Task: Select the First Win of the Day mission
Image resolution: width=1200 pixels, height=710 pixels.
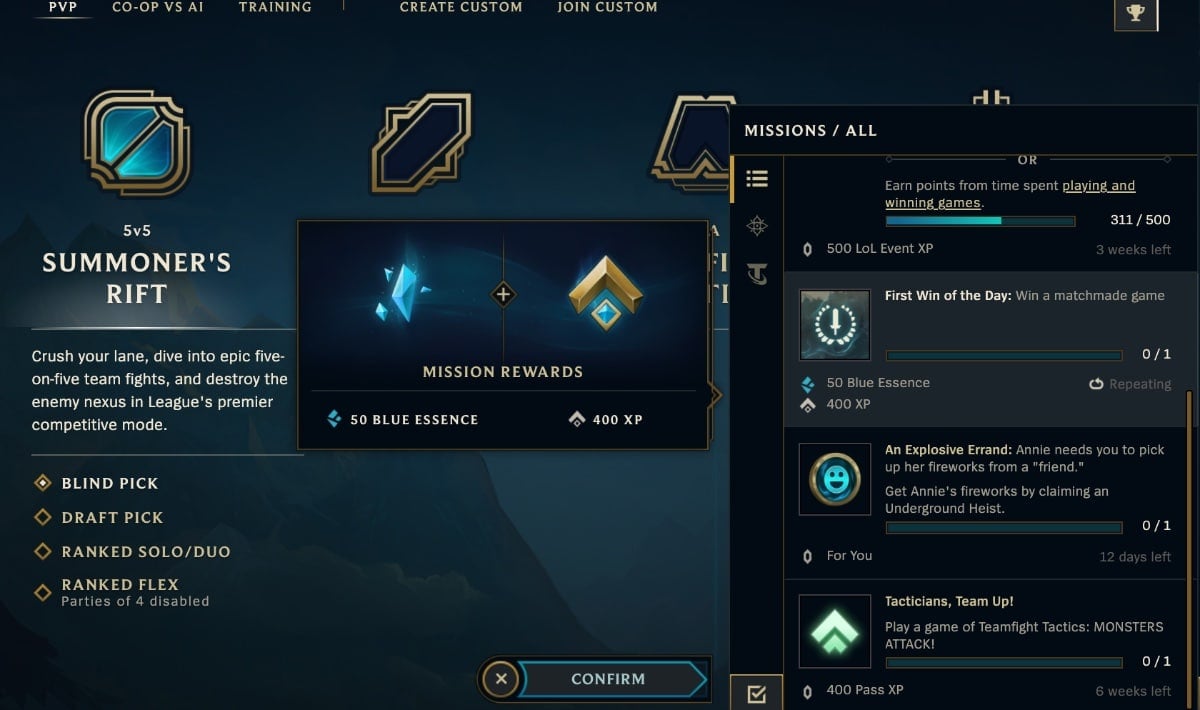Action: 985,348
